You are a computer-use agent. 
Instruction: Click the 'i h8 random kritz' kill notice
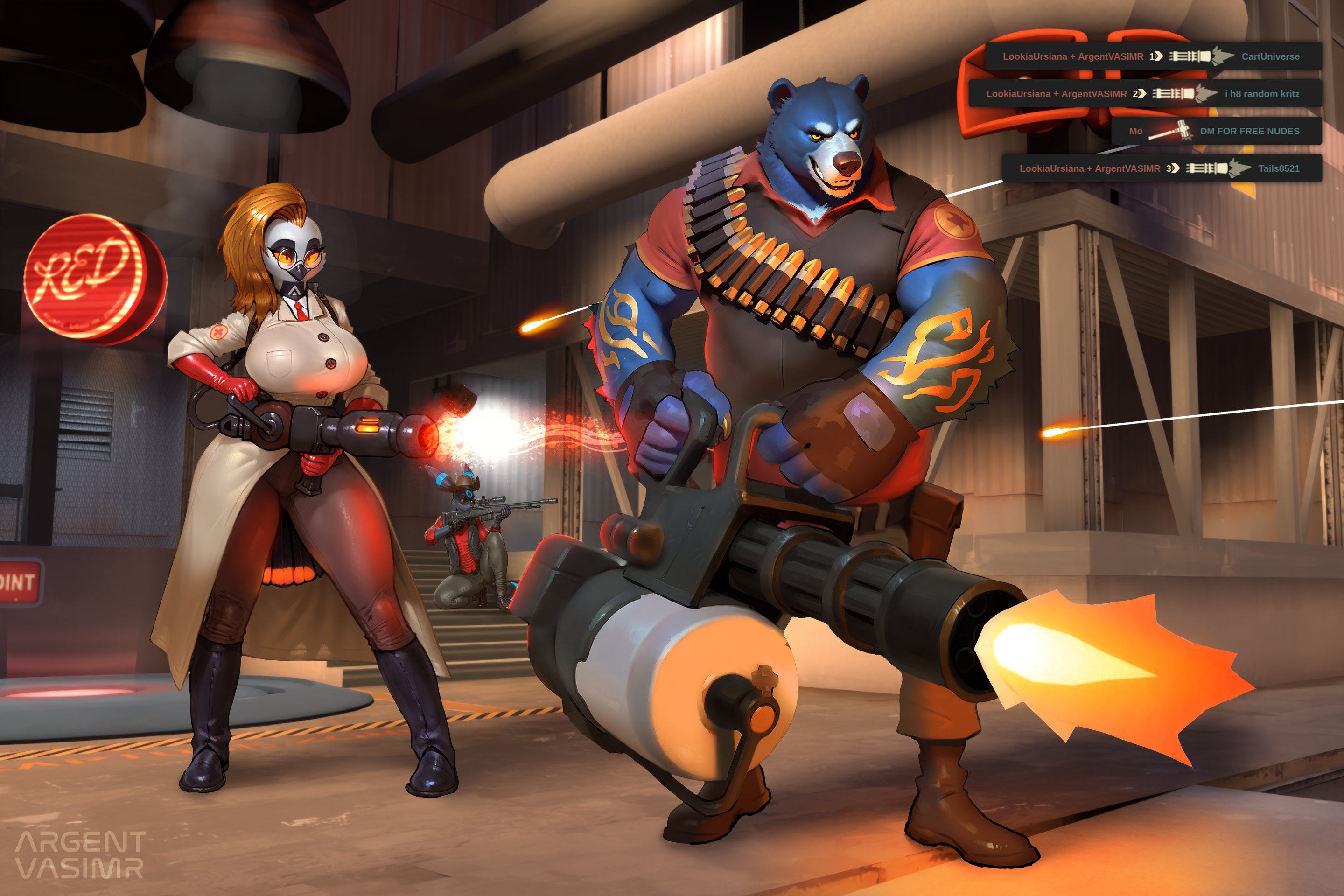(x=1145, y=93)
